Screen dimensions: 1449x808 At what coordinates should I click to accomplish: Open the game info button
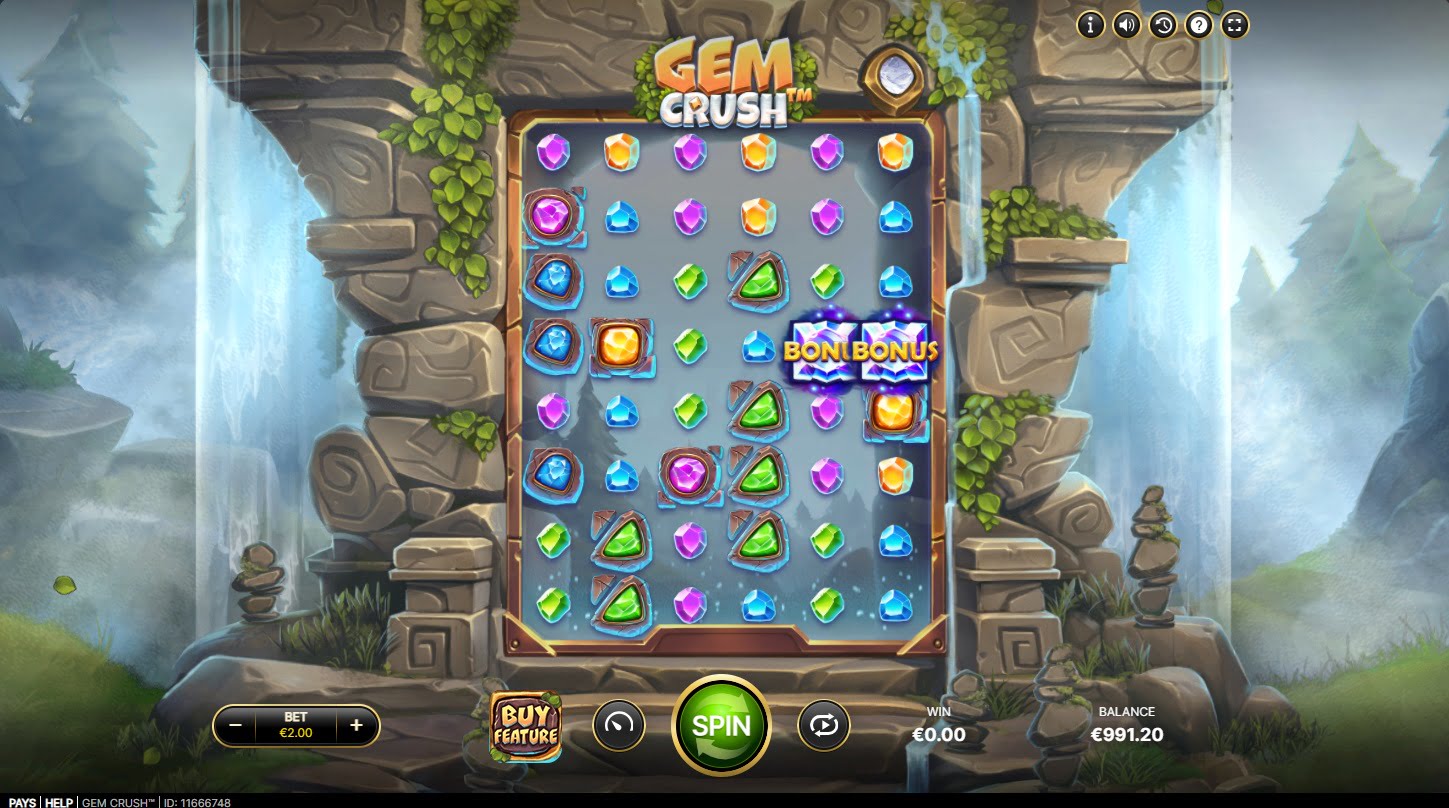click(1090, 25)
